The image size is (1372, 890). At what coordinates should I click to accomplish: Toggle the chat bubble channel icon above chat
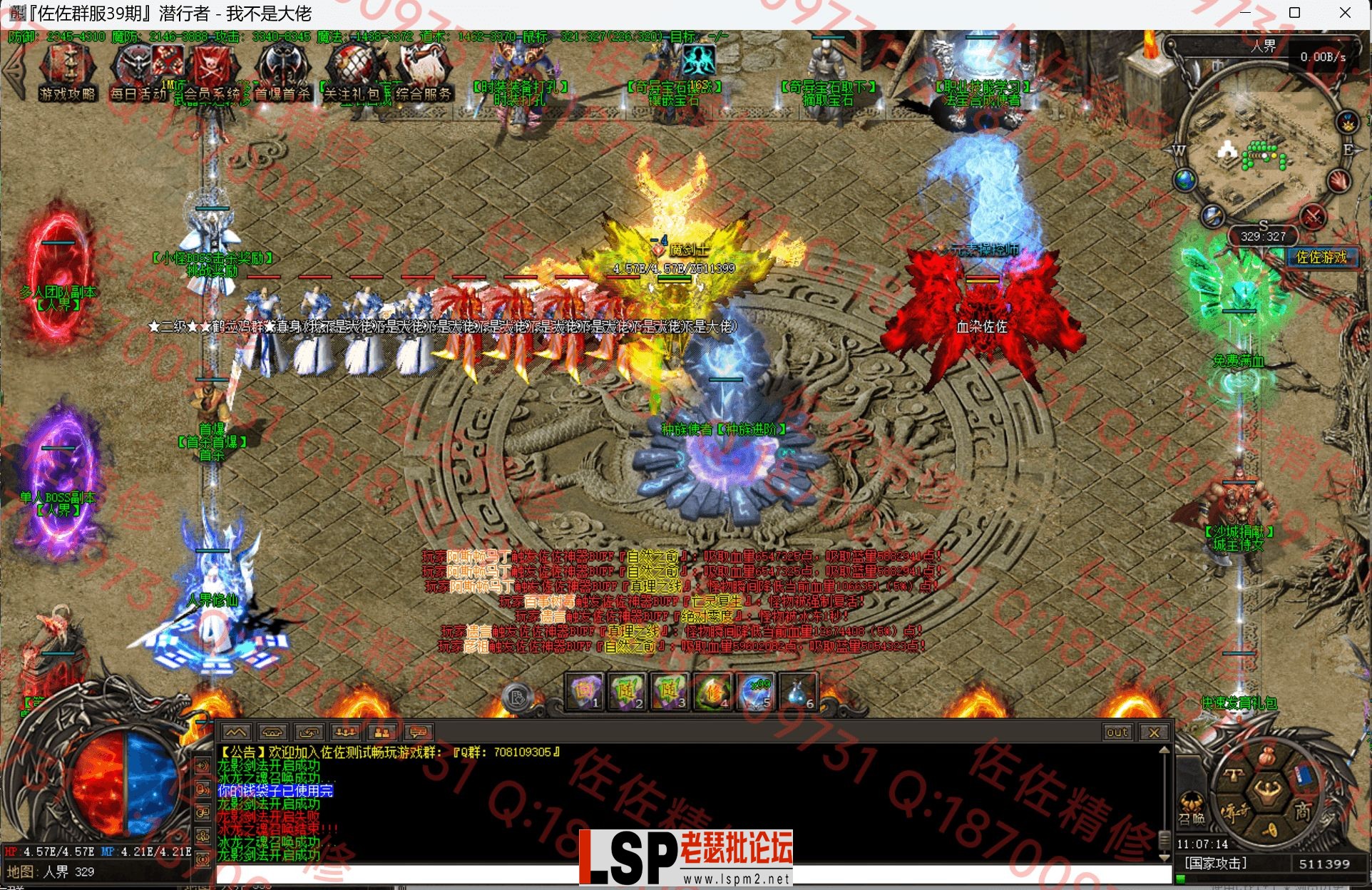click(417, 732)
